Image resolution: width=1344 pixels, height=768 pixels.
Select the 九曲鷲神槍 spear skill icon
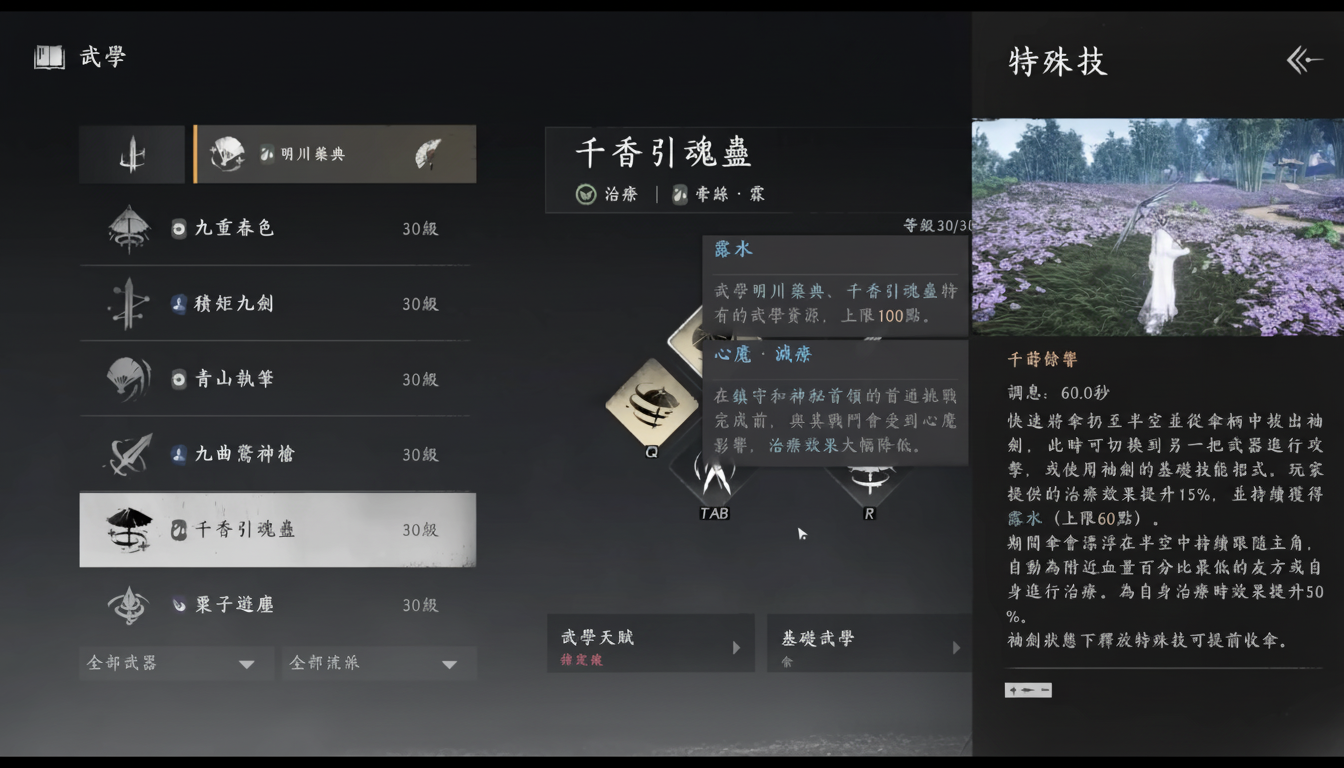pyautogui.click(x=131, y=454)
